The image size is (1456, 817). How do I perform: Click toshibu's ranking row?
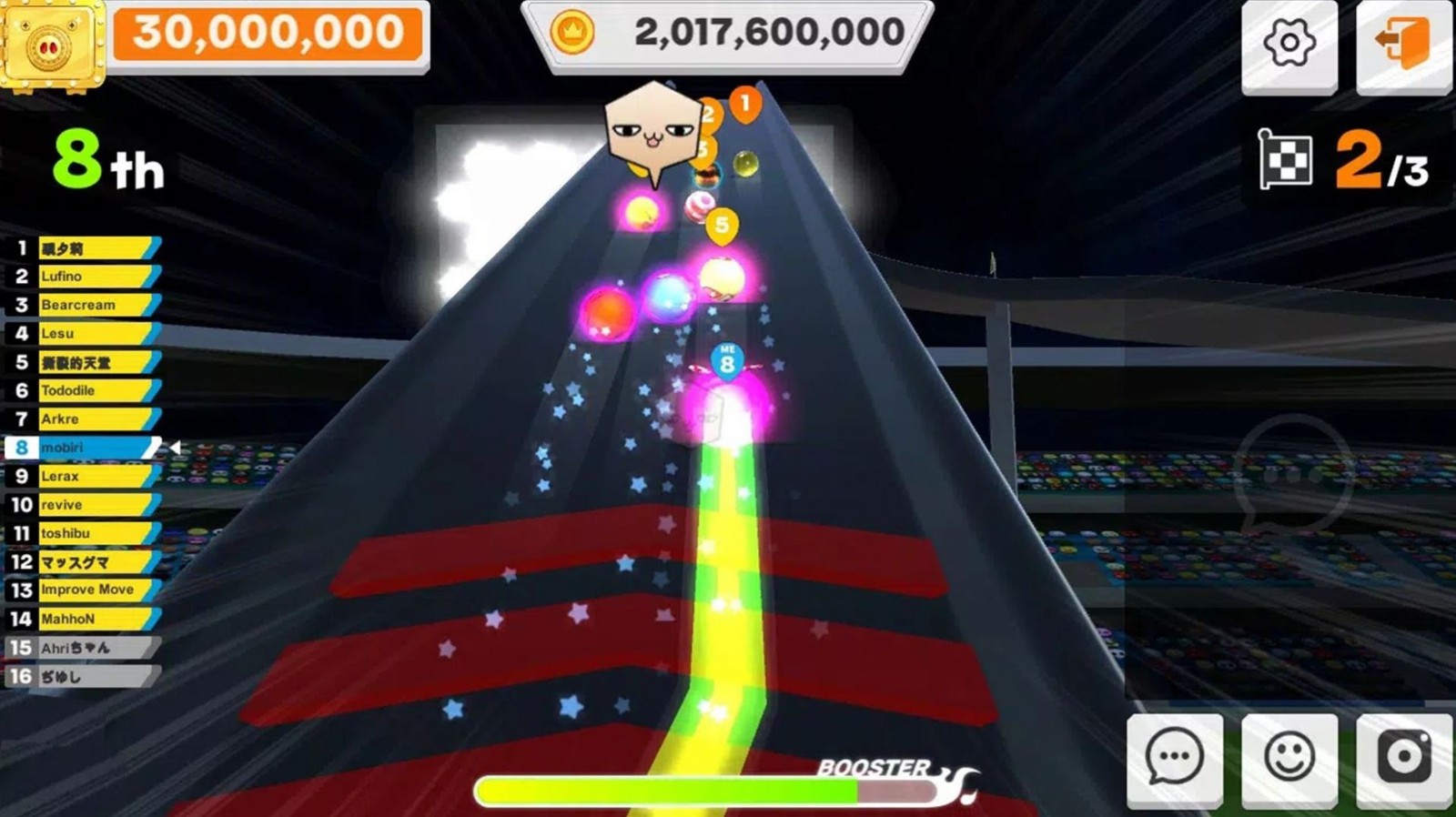coord(91,533)
